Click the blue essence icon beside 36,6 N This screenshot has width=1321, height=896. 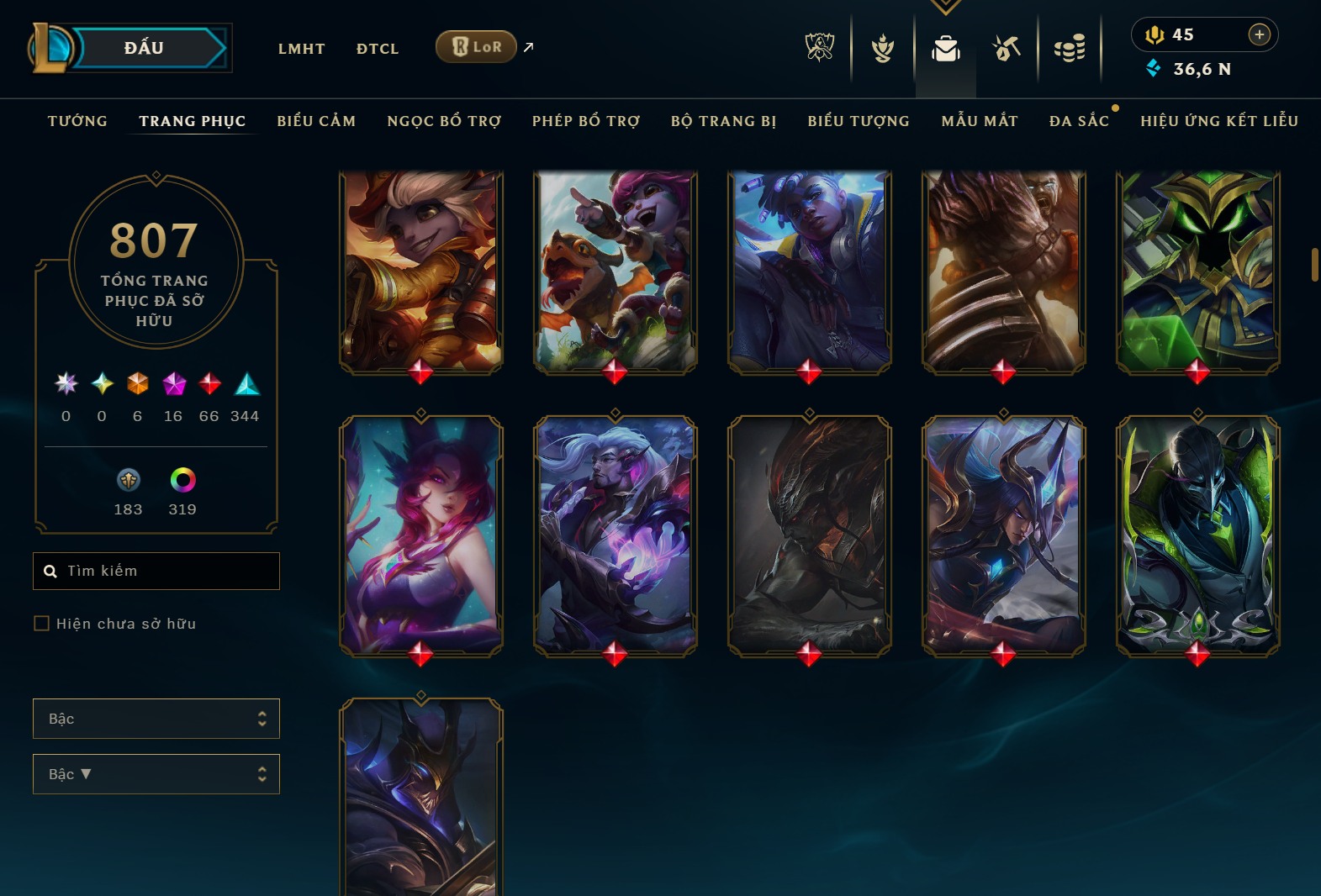click(1155, 71)
